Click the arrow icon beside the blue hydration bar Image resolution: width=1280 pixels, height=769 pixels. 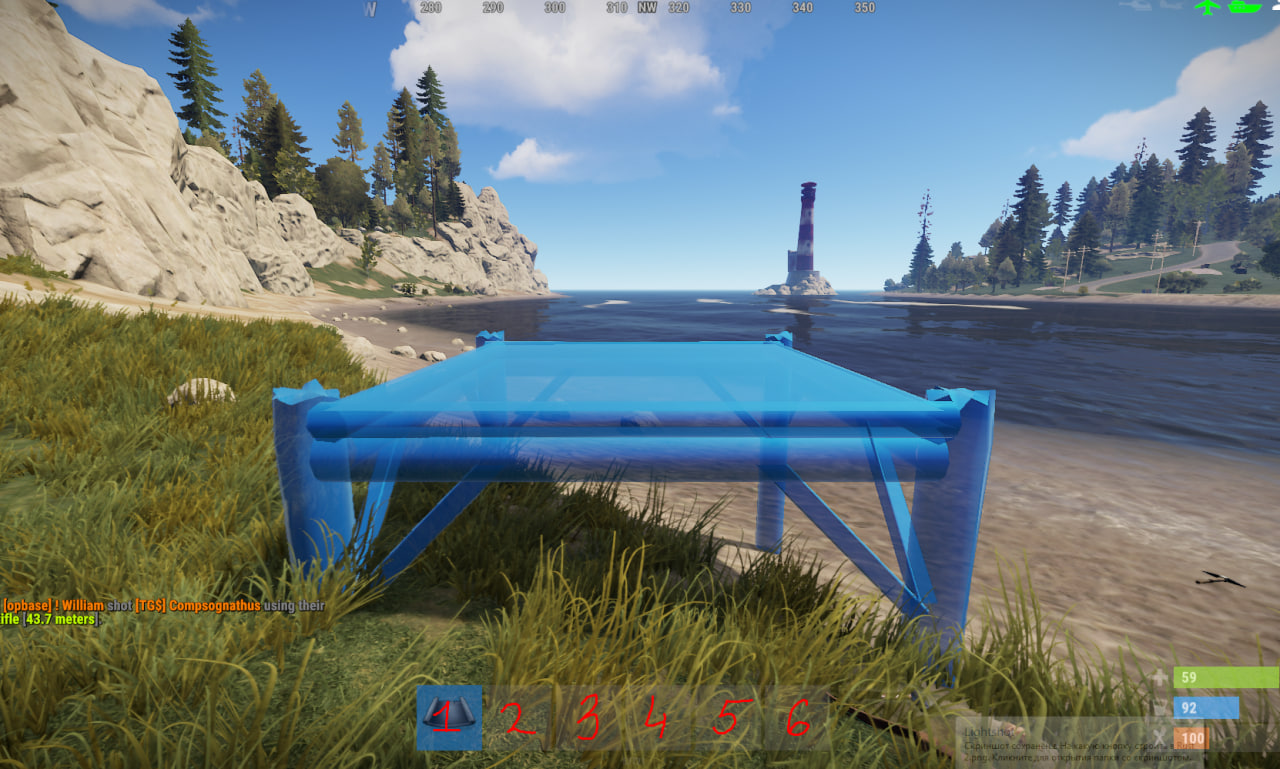pos(1157,707)
